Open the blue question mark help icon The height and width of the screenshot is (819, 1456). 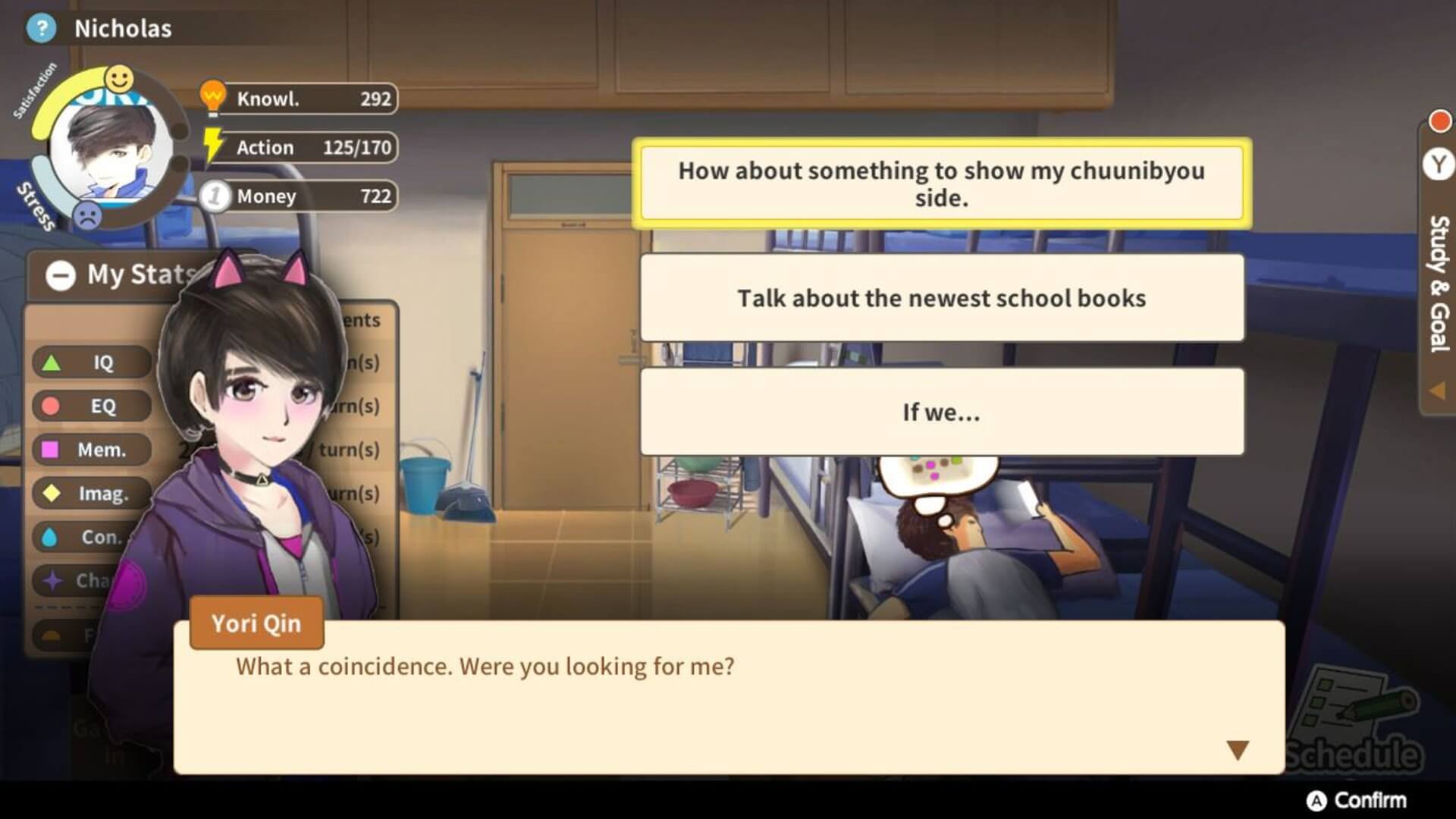pos(41,29)
